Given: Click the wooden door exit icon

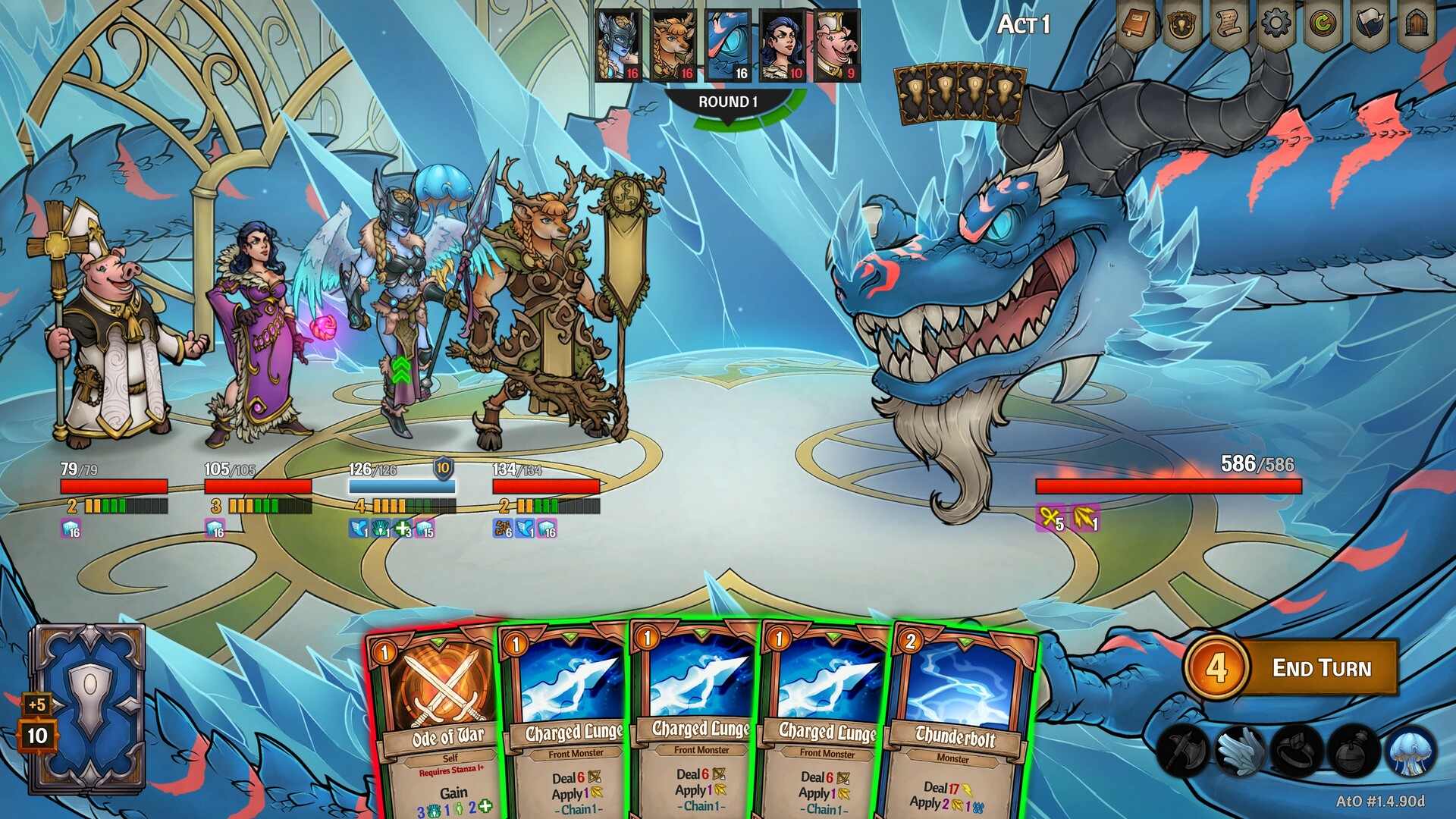Looking at the screenshot, I should pyautogui.click(x=1417, y=26).
